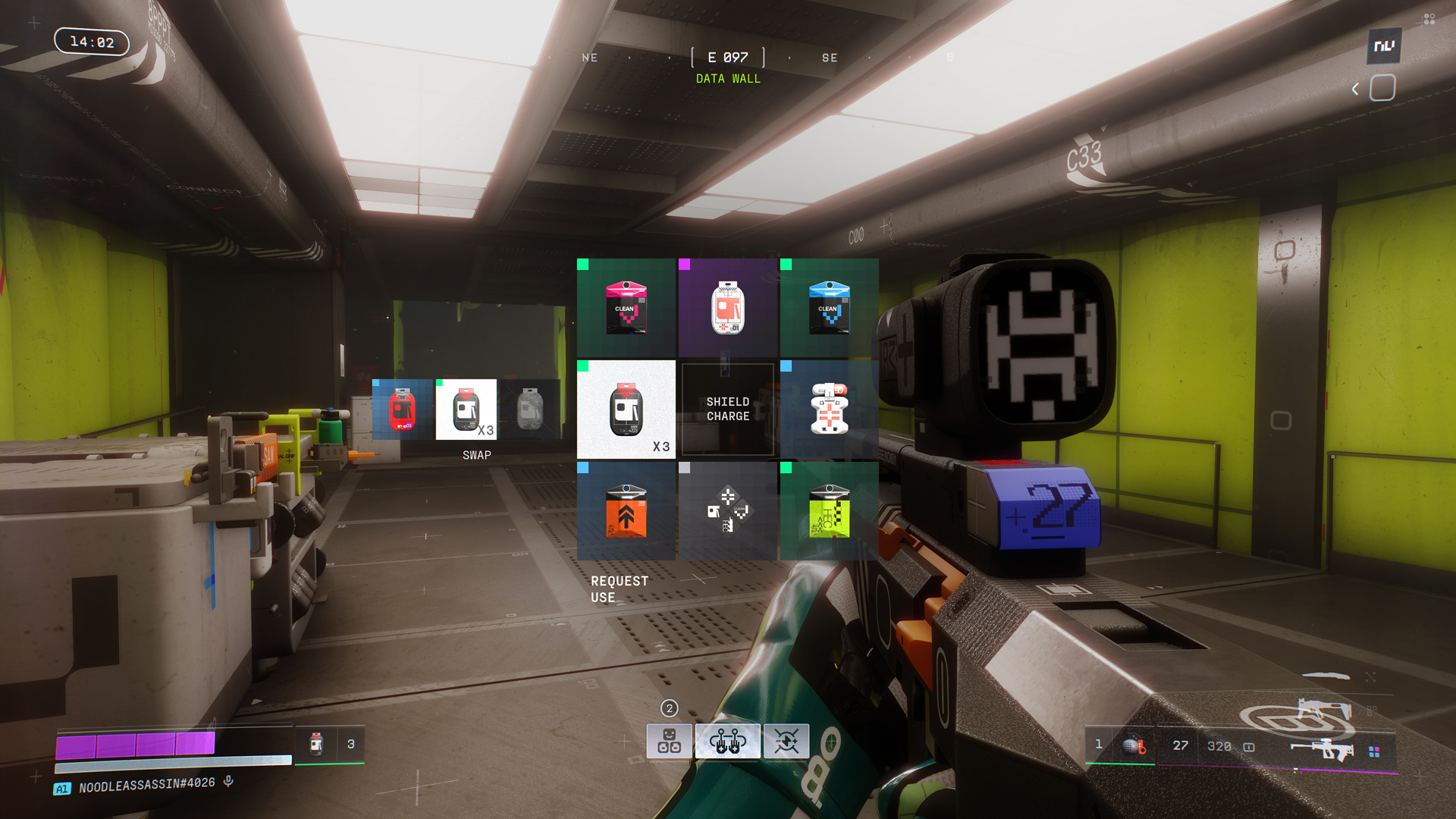The height and width of the screenshot is (819, 1456).
Task: Select the white swap canister marked X3
Action: coord(466,409)
